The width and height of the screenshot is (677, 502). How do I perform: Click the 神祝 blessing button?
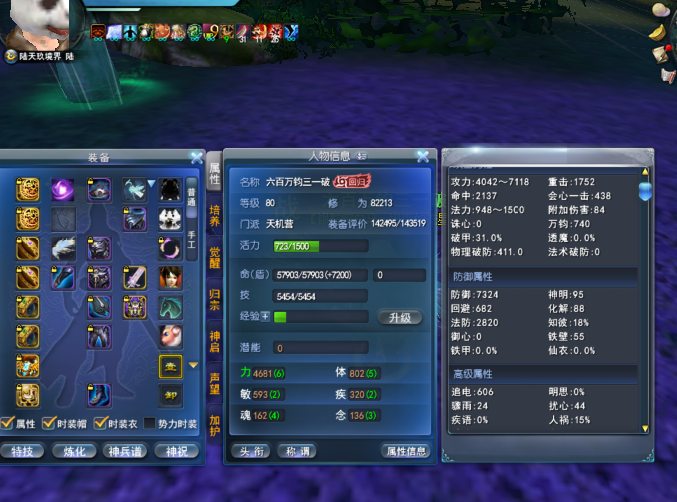(x=176, y=451)
